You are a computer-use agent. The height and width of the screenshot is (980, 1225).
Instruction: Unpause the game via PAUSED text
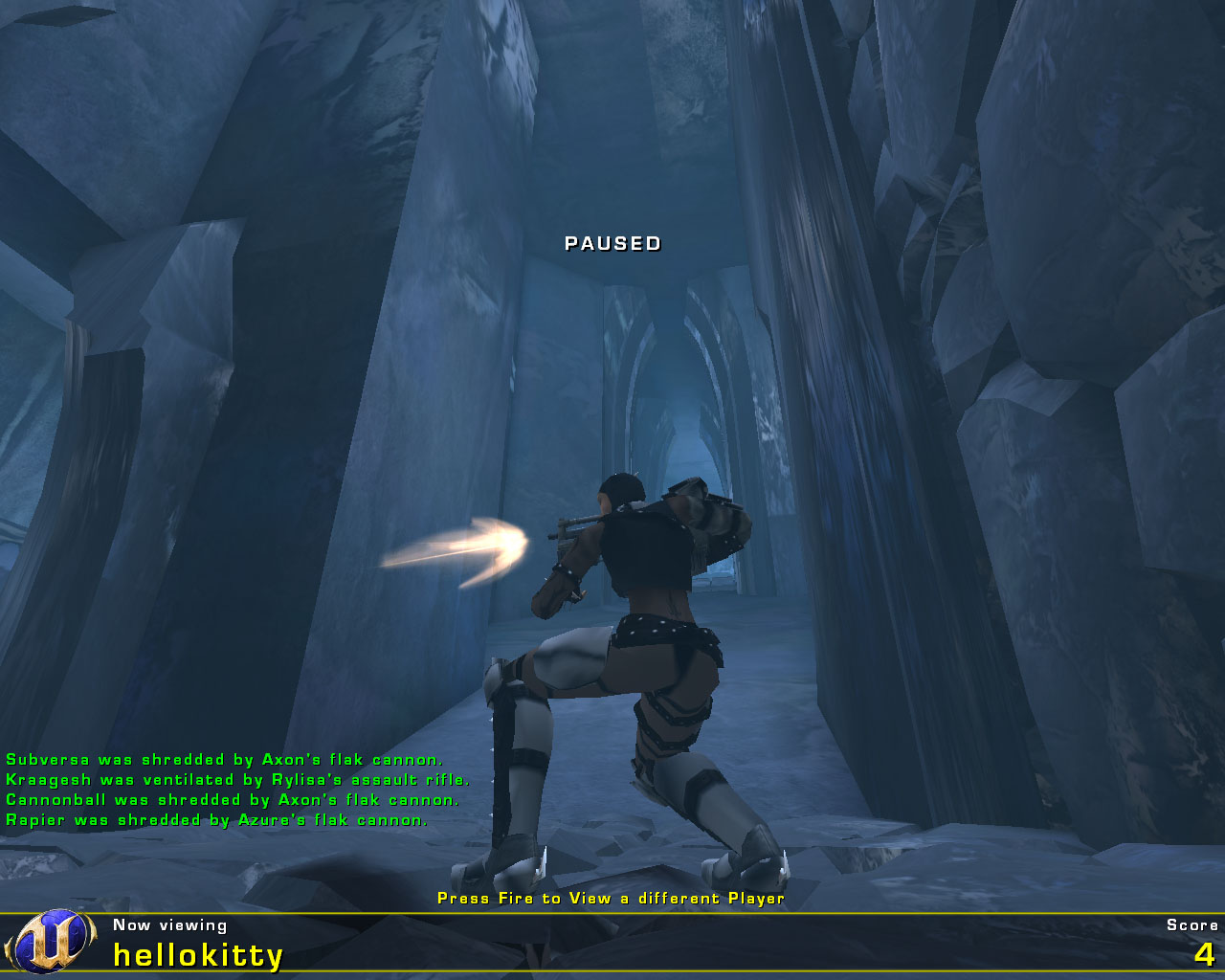[x=612, y=243]
